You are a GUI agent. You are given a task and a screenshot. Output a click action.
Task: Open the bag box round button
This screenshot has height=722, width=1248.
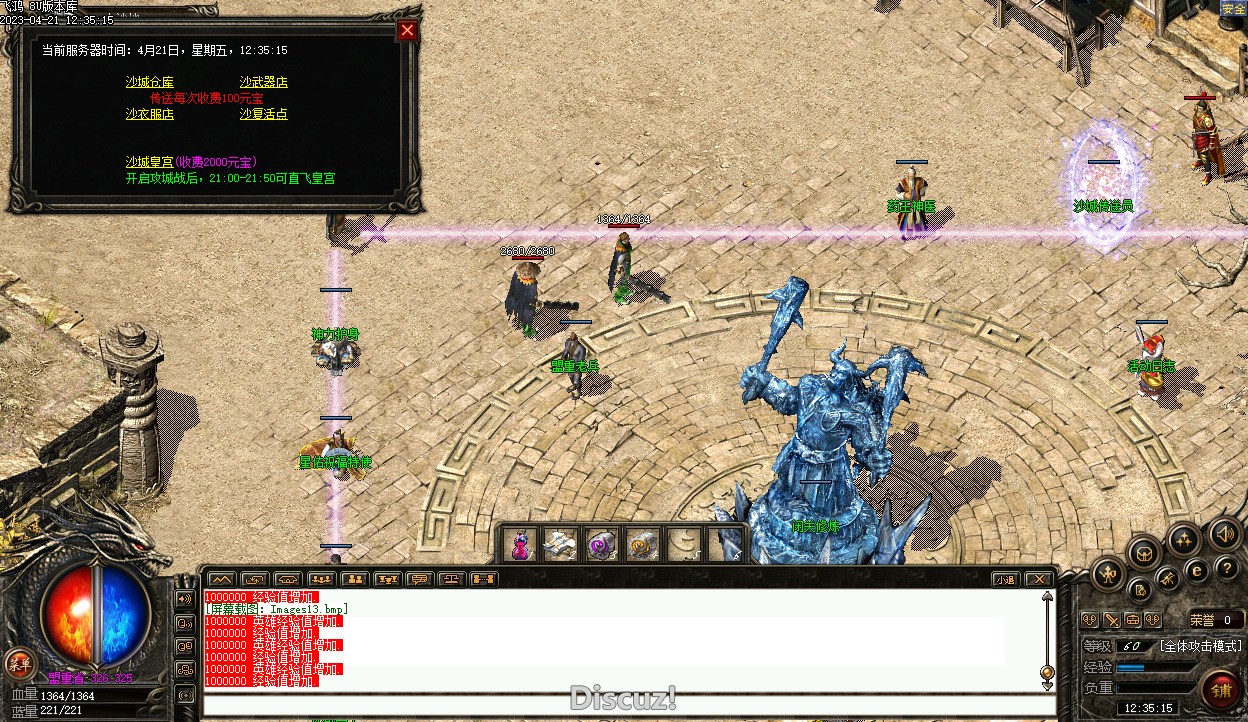coord(1144,552)
